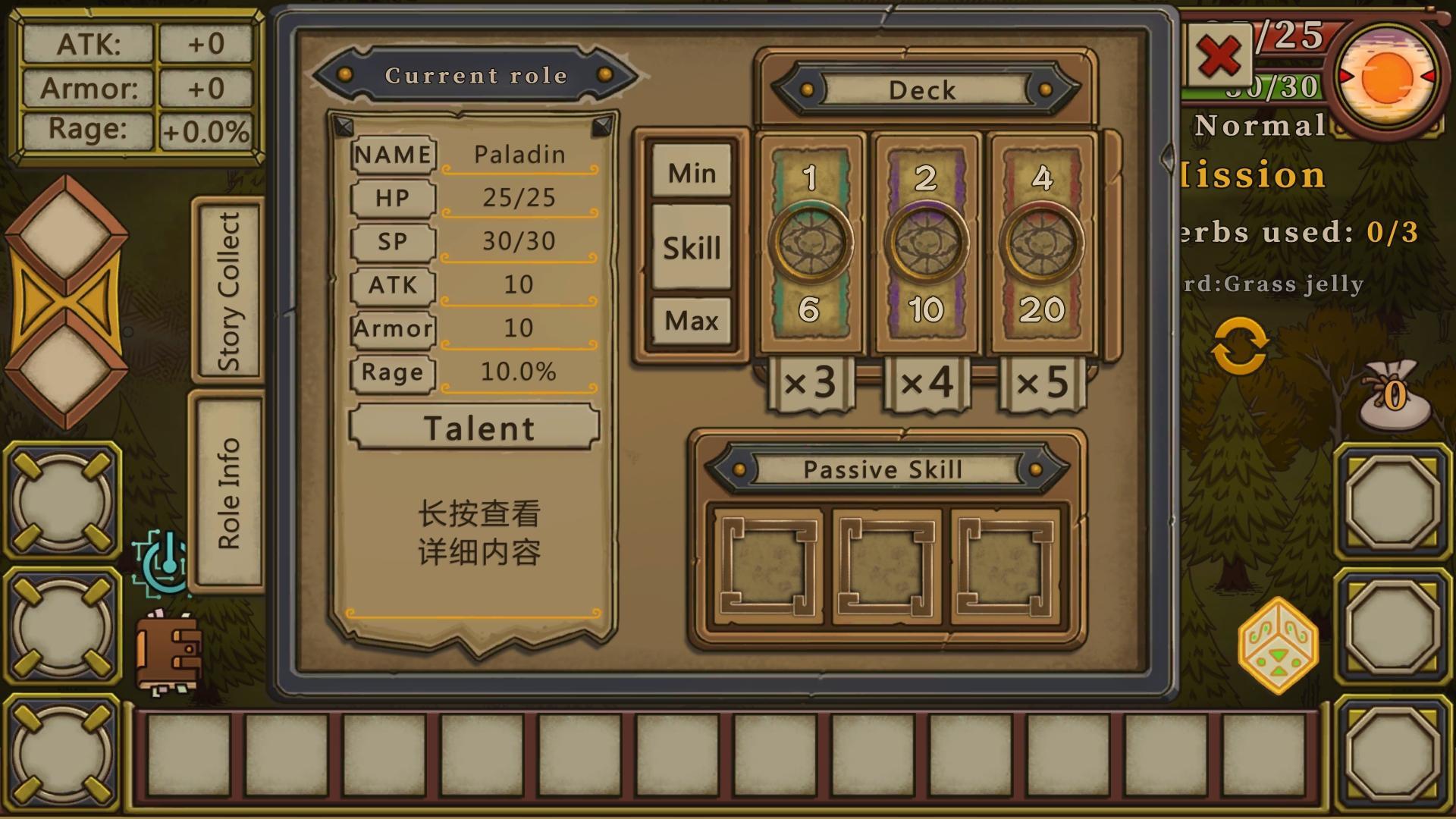Expand the Passive Skill banner arrow
Screen dimensions: 1456x819
pyautogui.click(x=1036, y=469)
